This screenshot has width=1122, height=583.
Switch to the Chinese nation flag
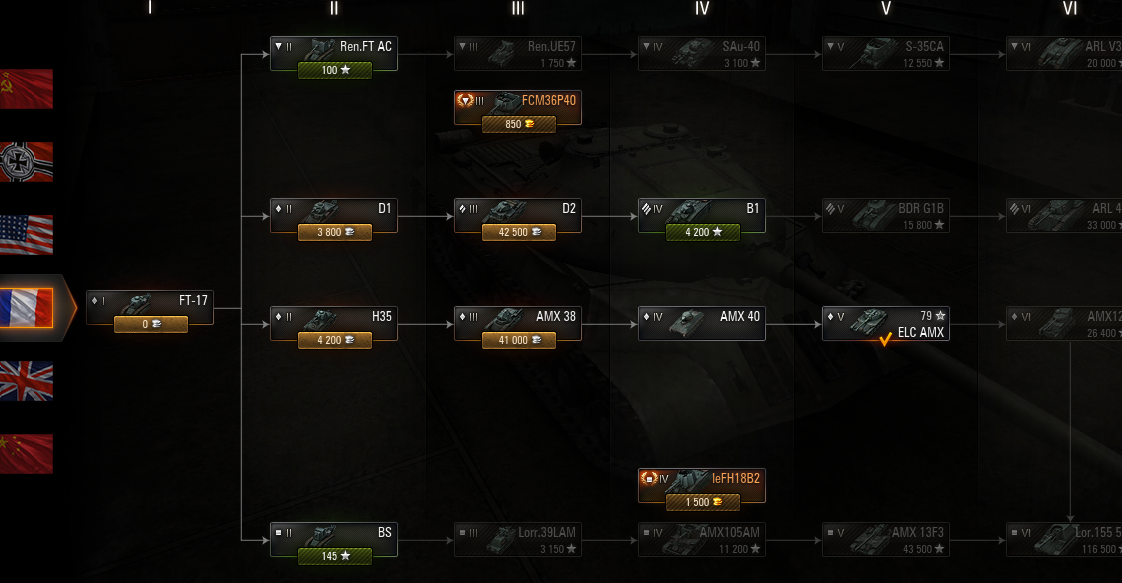coord(26,454)
